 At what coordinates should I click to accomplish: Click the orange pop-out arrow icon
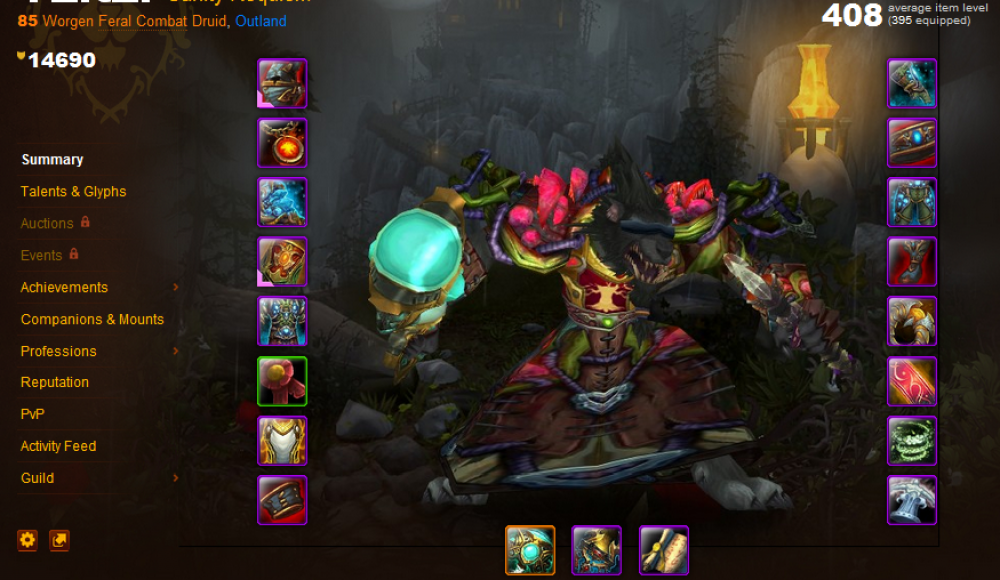coord(59,540)
